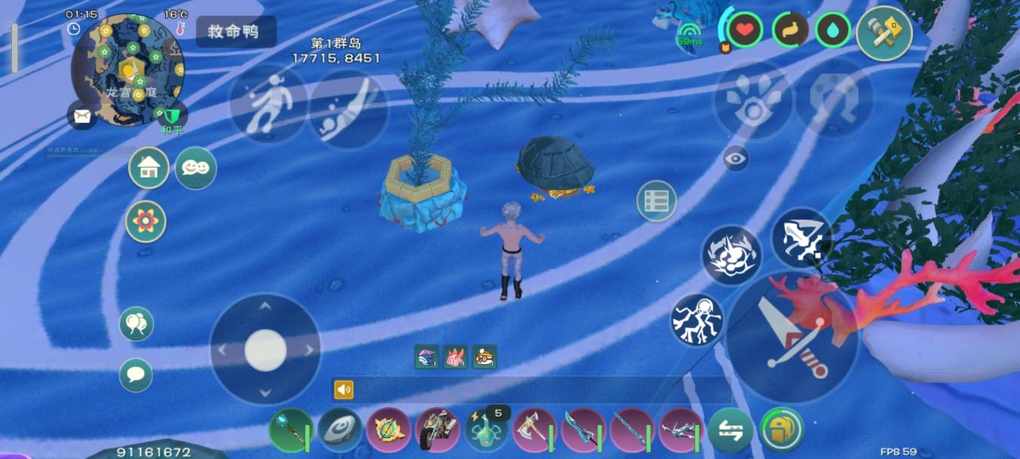This screenshot has width=1020, height=459.
Task: Select the motorcycle mount hotbar slot
Action: [x=437, y=431]
